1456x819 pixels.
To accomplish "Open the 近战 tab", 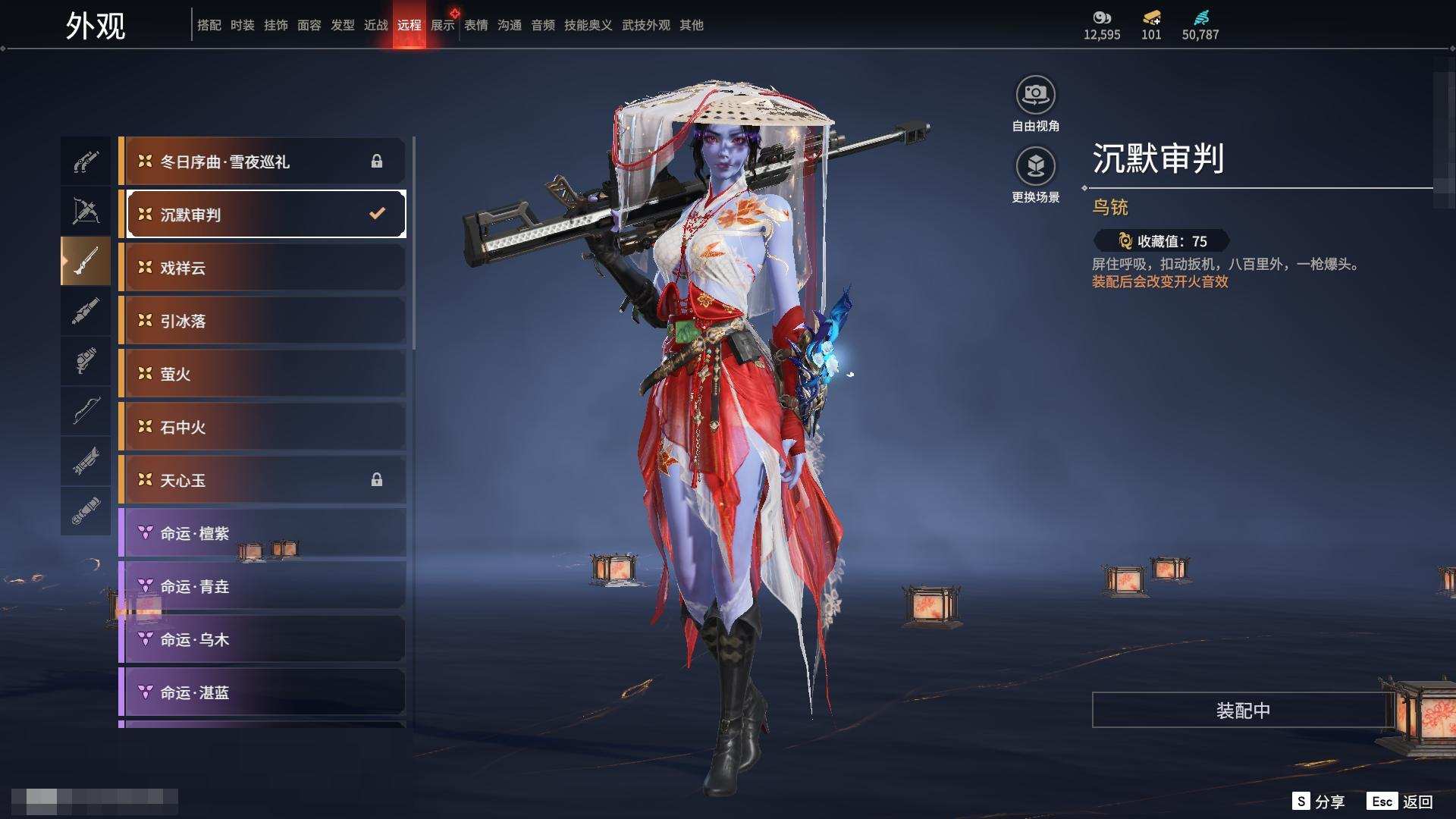I will click(x=376, y=25).
